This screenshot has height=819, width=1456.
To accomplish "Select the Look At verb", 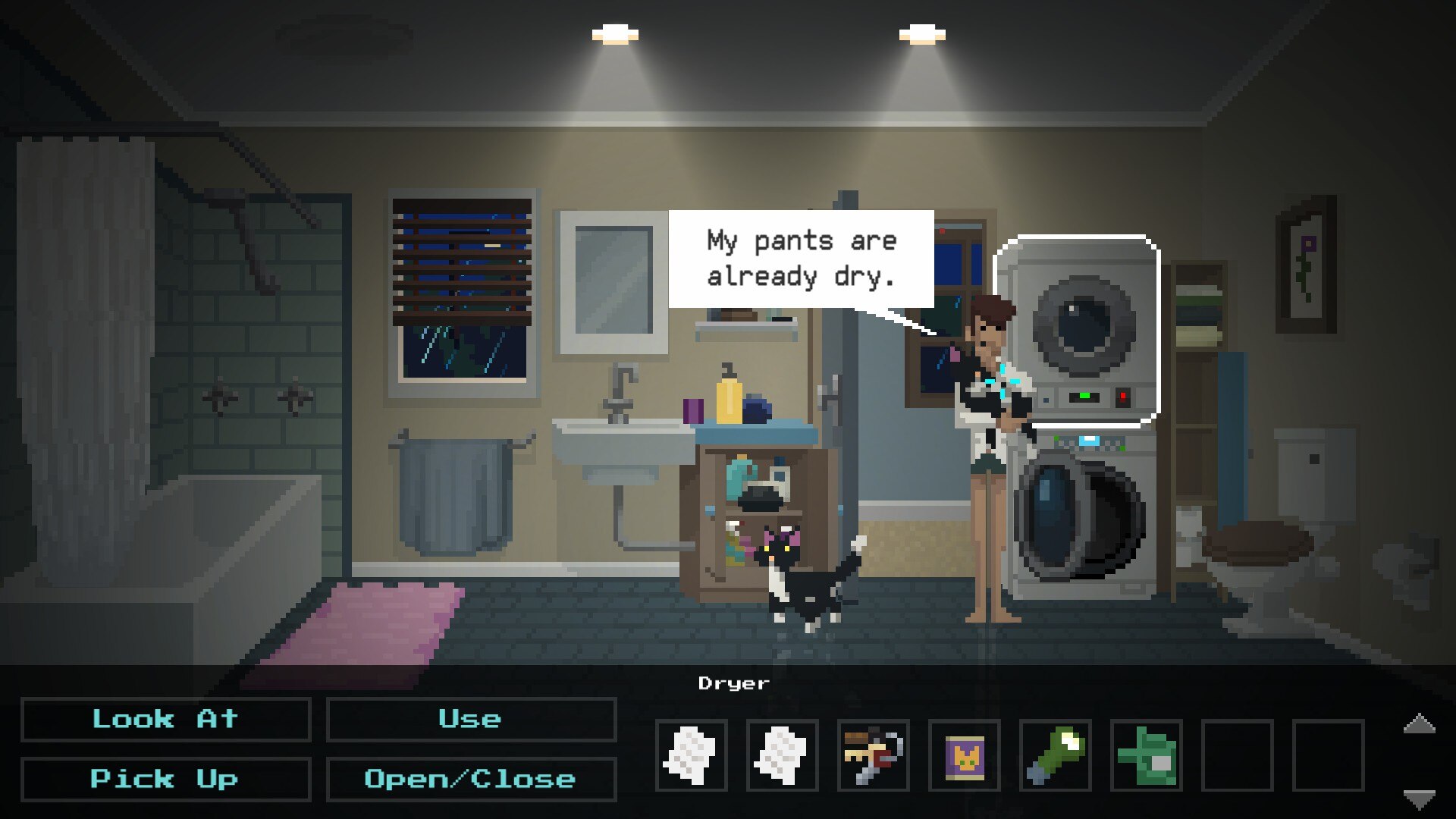I will click(x=165, y=719).
